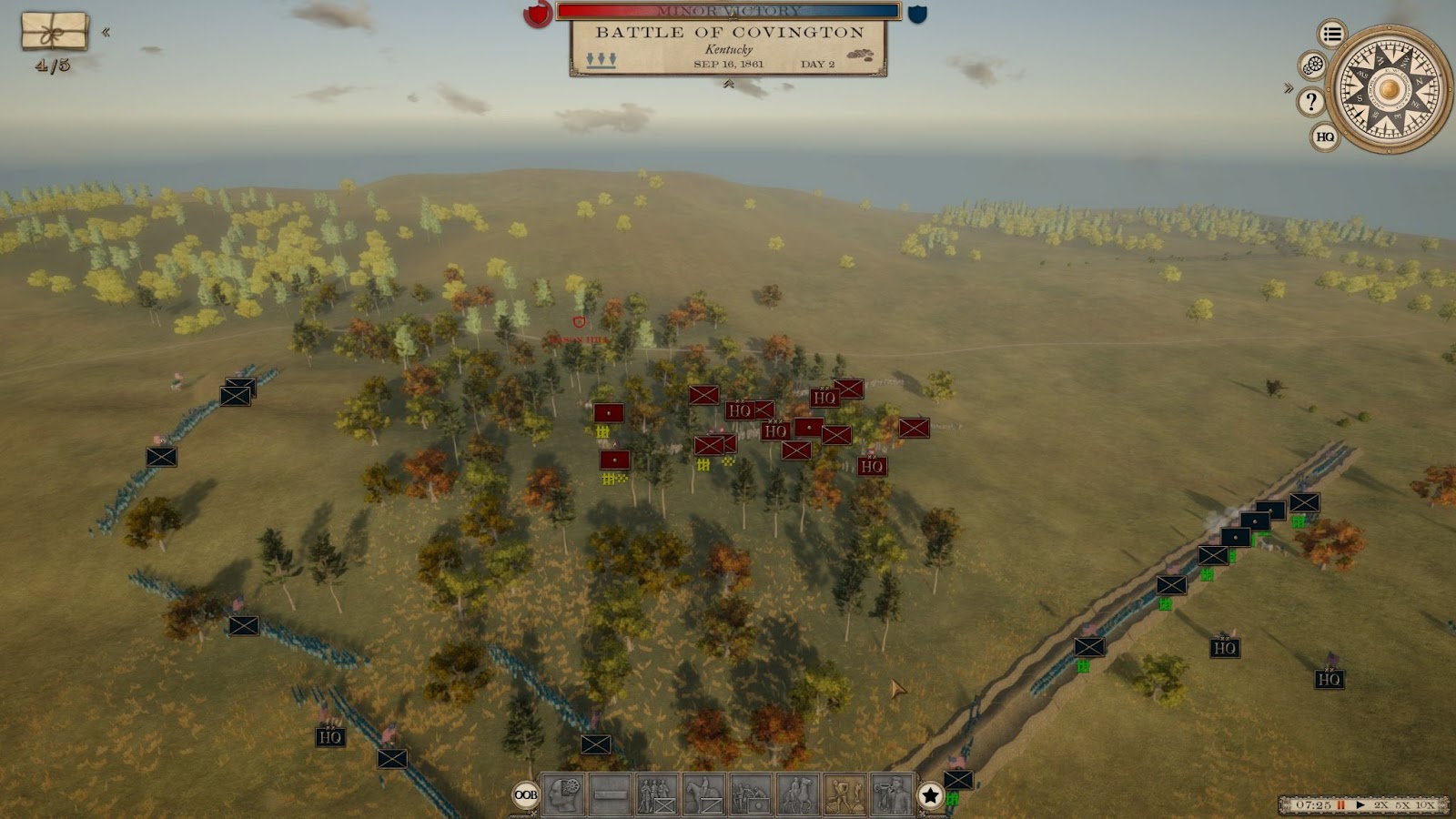Resume normal speed with the play arrow
This screenshot has width=1456, height=819.
tap(1360, 805)
